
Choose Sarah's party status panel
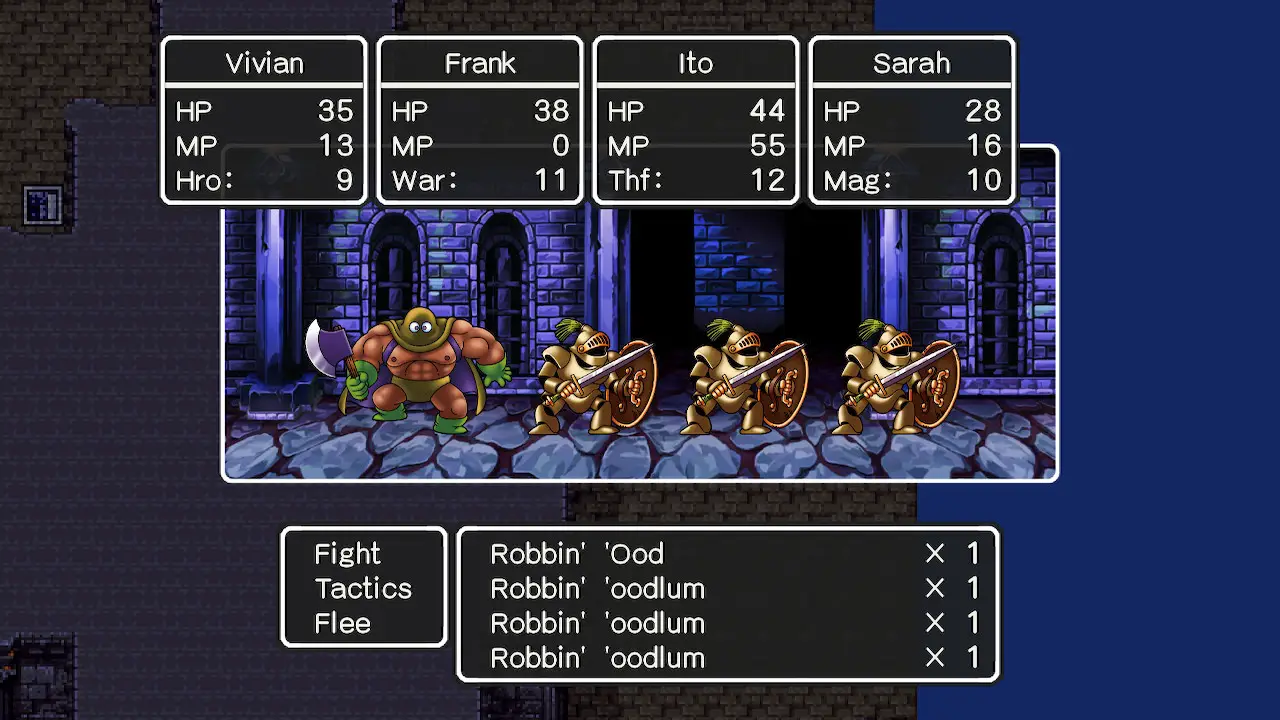click(911, 120)
